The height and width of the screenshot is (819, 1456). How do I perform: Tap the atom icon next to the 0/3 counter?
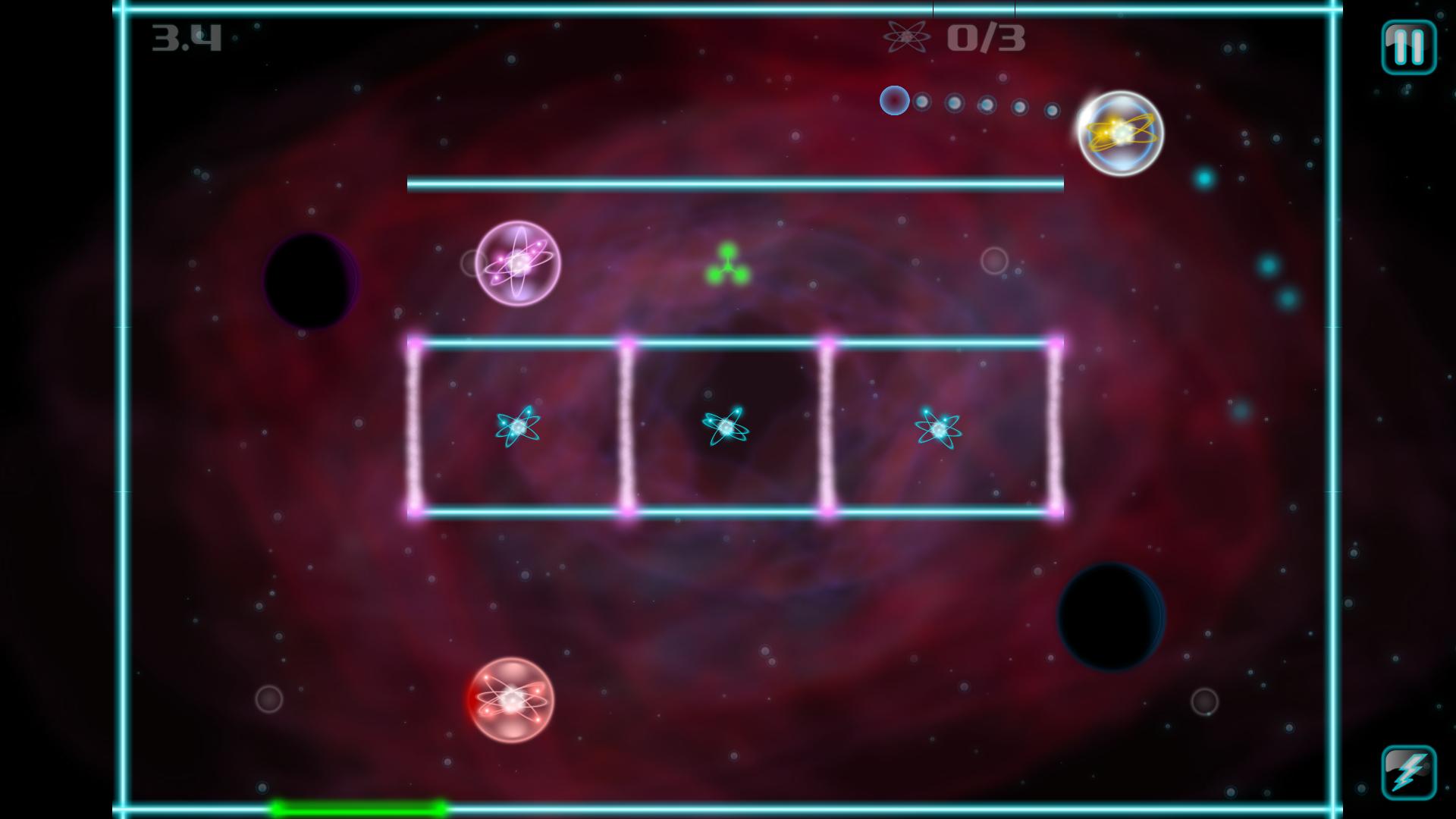coord(907,38)
